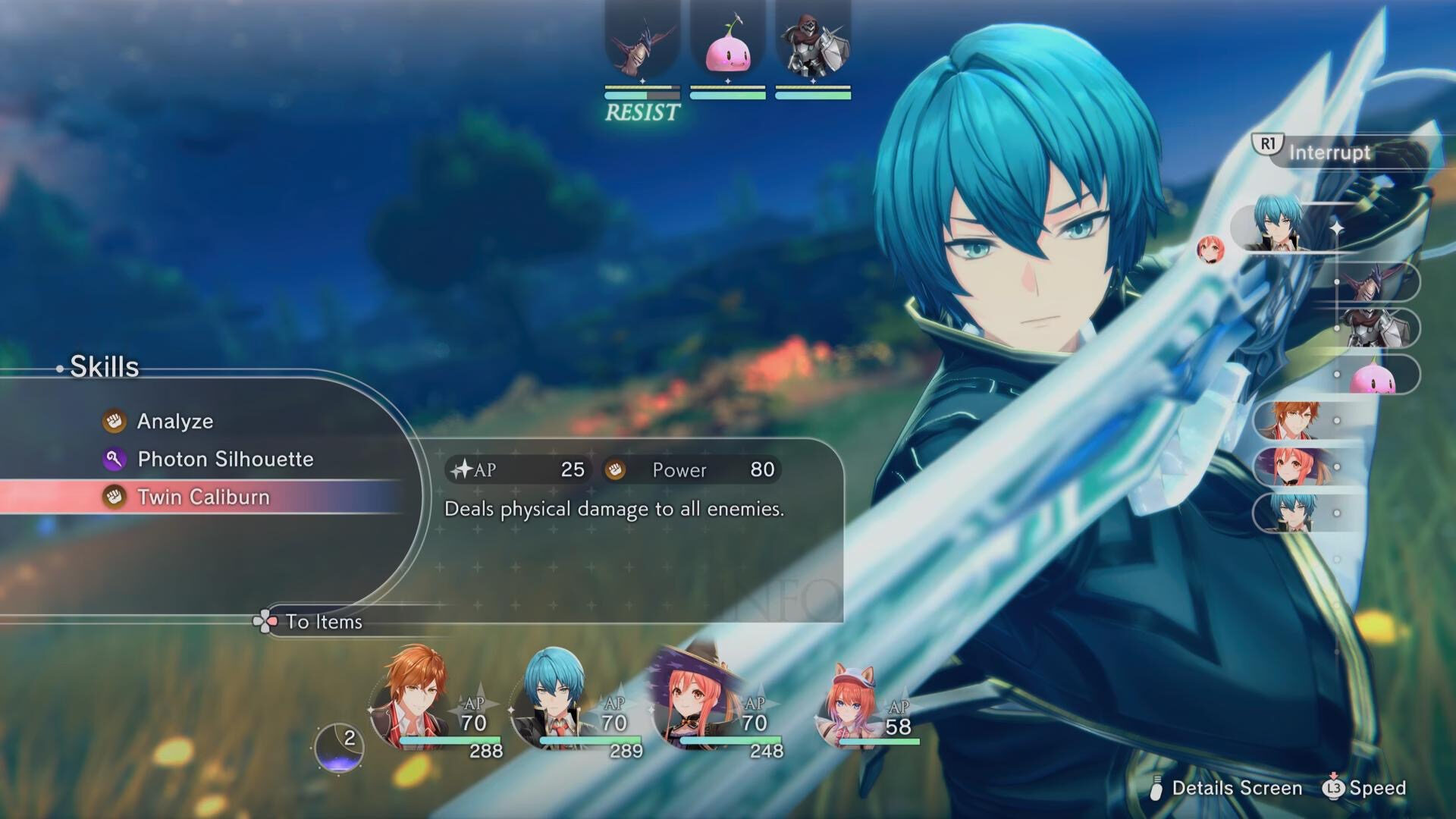The height and width of the screenshot is (819, 1456).
Task: Open the Interrupt option
Action: coord(1329,152)
